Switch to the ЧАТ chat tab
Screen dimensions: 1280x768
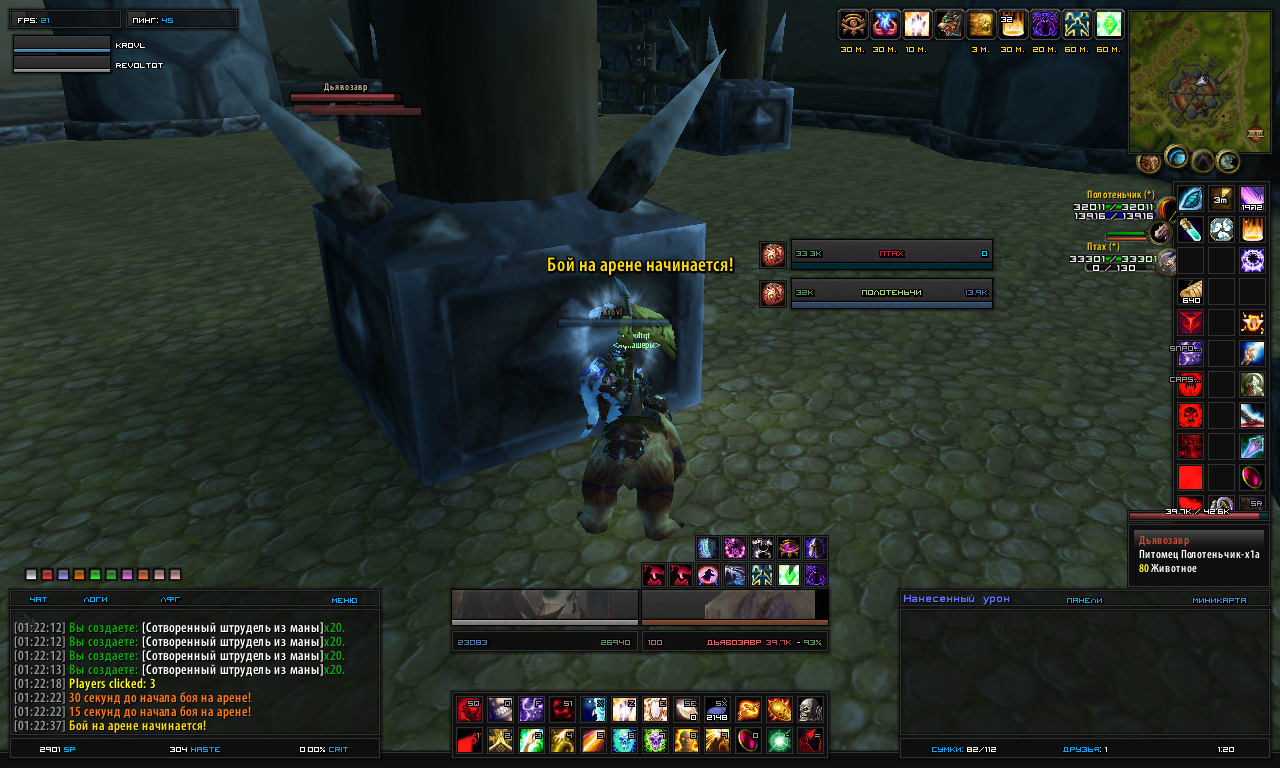[x=39, y=600]
